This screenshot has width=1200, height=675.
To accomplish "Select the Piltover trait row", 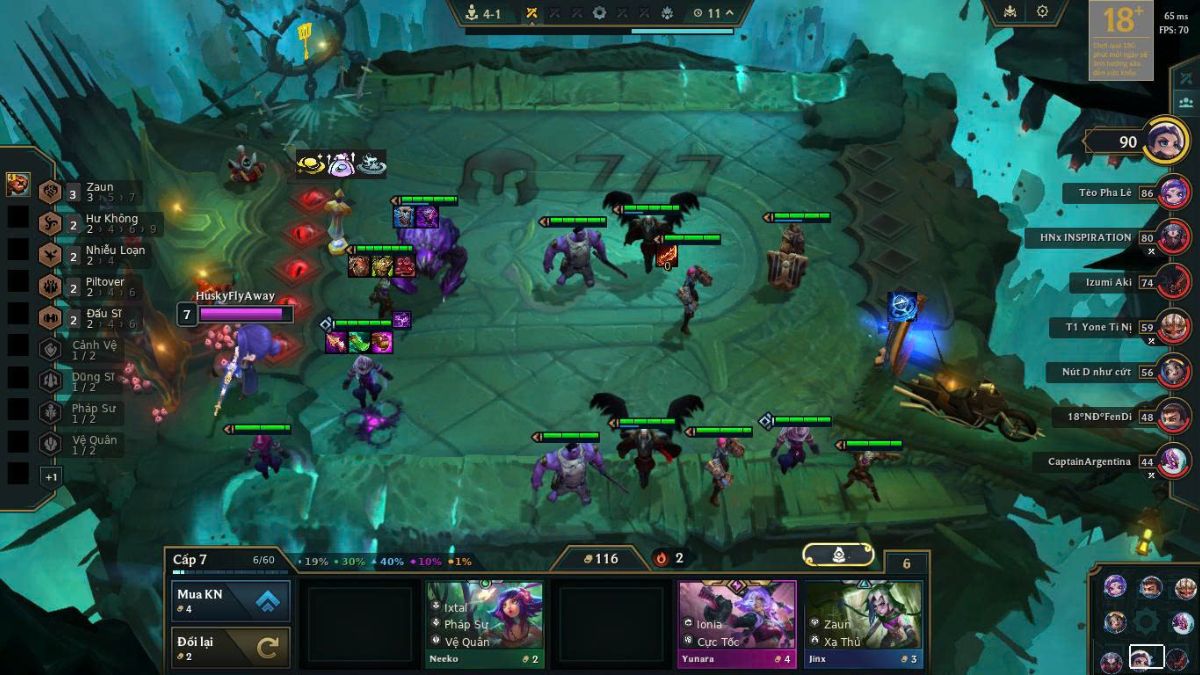I will coord(95,287).
